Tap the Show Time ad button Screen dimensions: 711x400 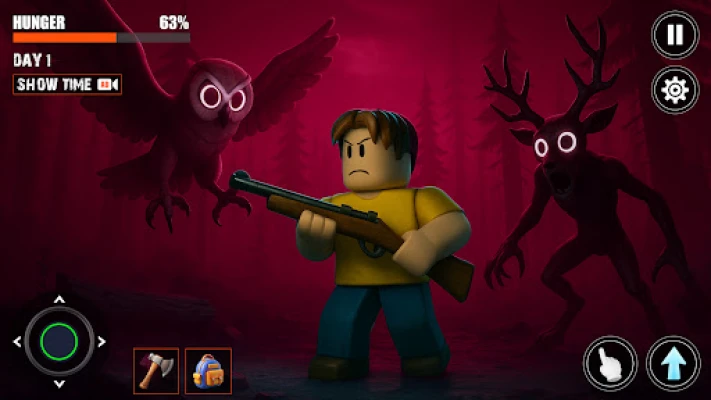(67, 85)
